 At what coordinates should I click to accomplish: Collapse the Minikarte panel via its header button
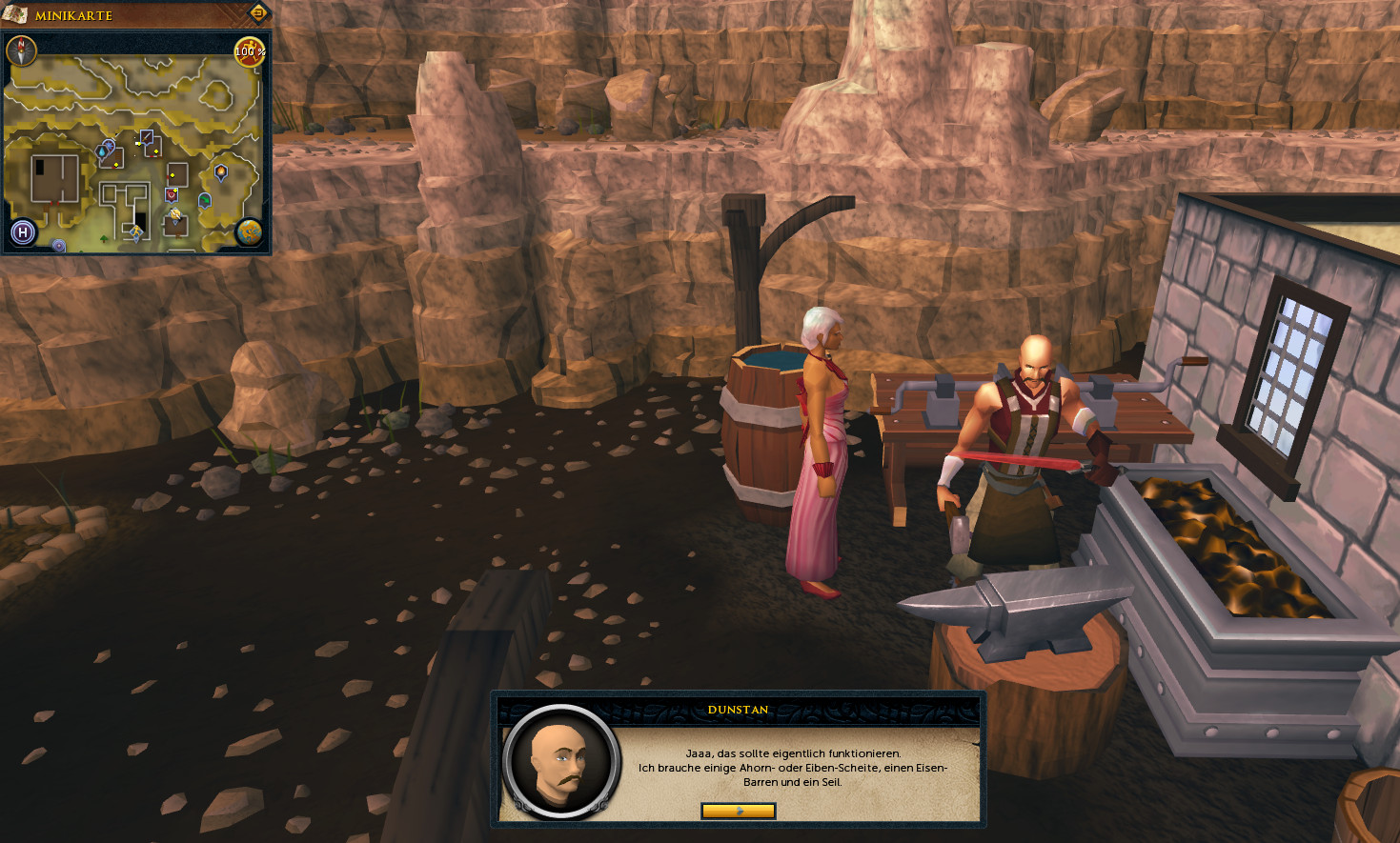[x=257, y=13]
